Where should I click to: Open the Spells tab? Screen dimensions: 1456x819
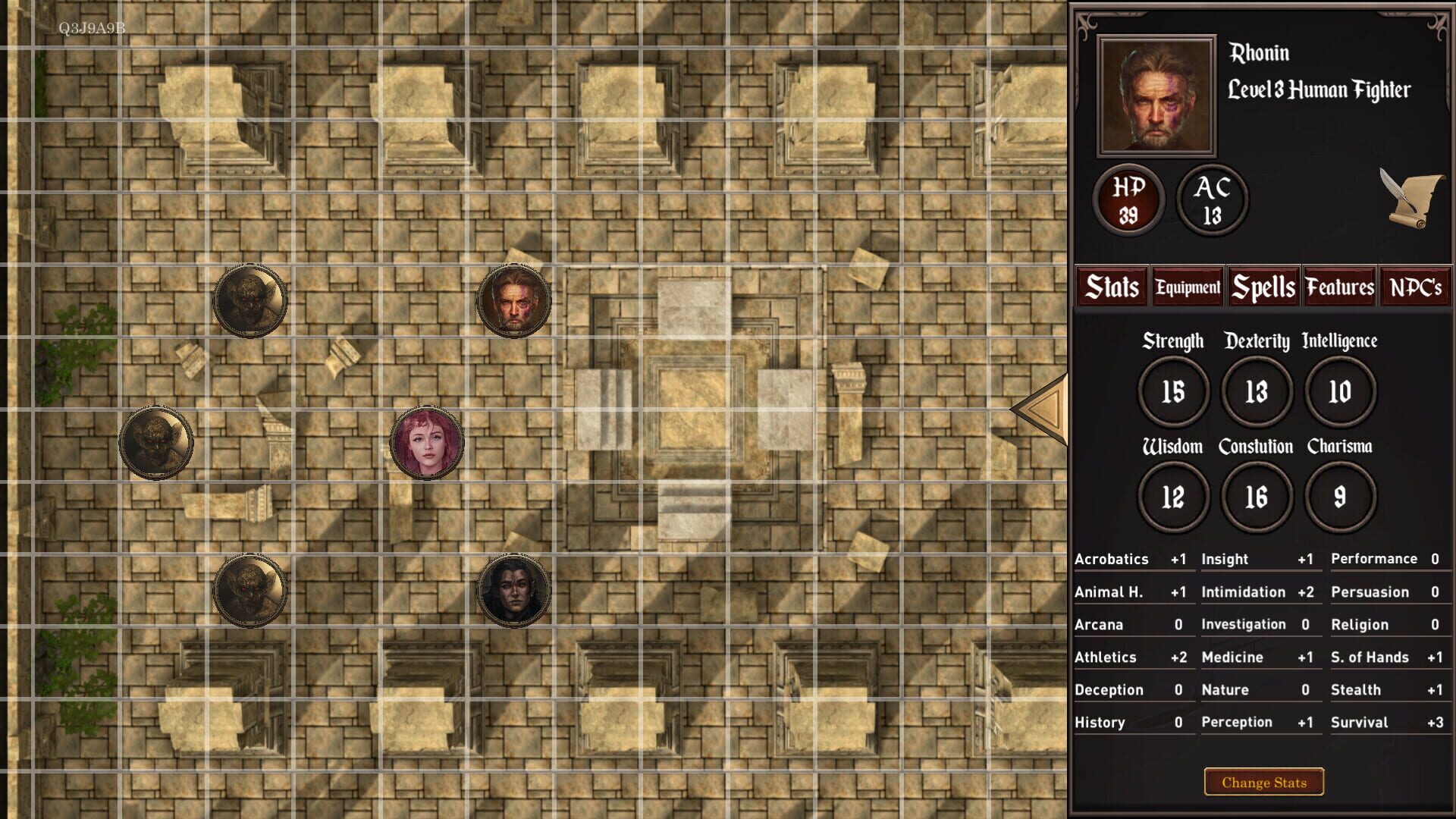click(1263, 287)
